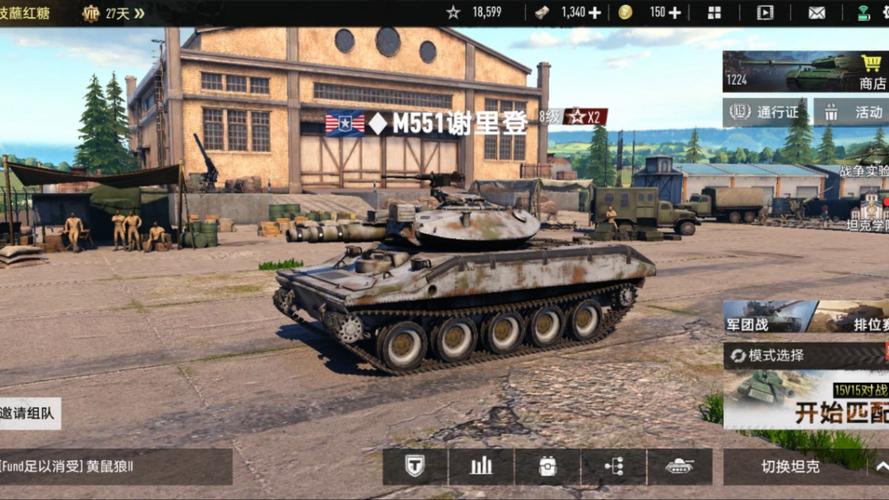This screenshot has height=500, width=889.
Task: Open the four-square grid menu icon
Action: pos(714,12)
